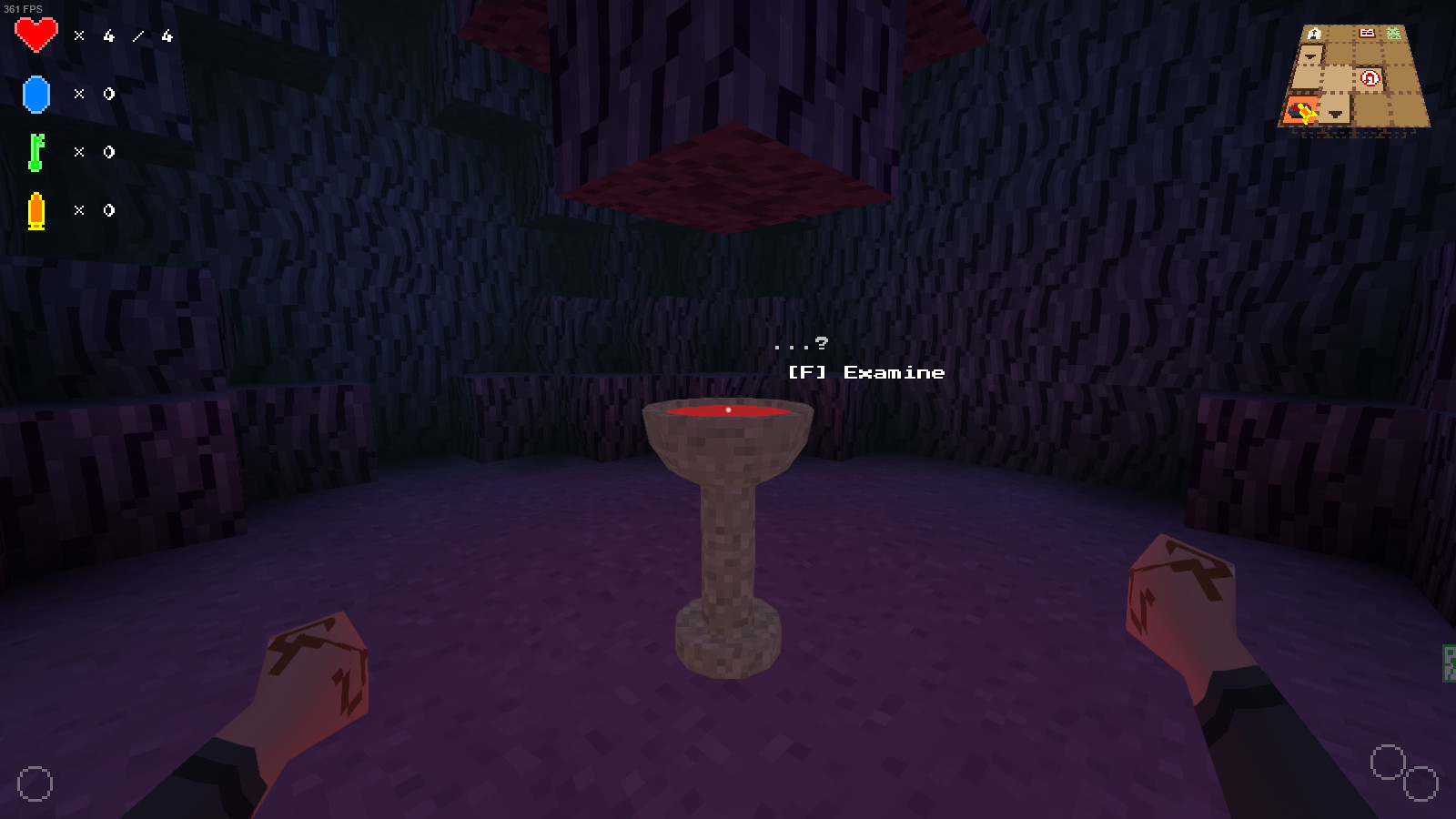This screenshot has height=819, width=1456.
Task: Click the yellow bullet ammo icon
Action: 36,210
